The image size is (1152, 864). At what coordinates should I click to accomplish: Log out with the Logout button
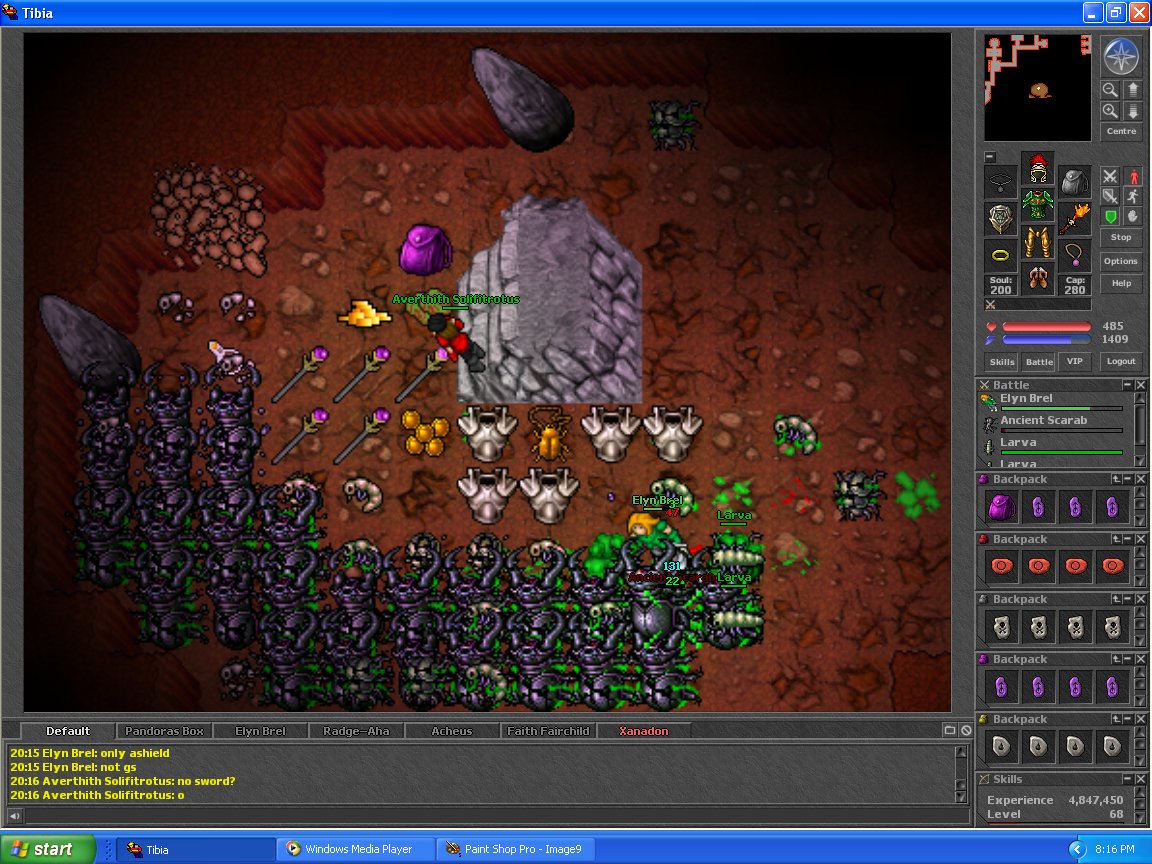coord(1121,362)
